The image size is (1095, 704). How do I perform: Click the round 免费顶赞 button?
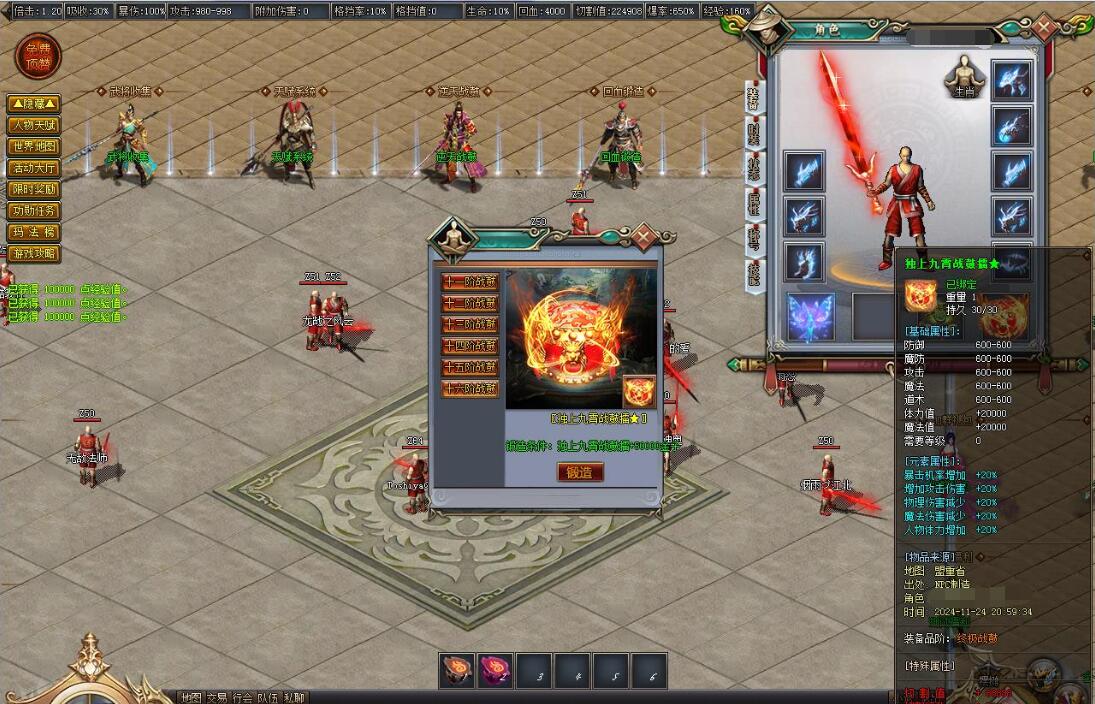38,57
